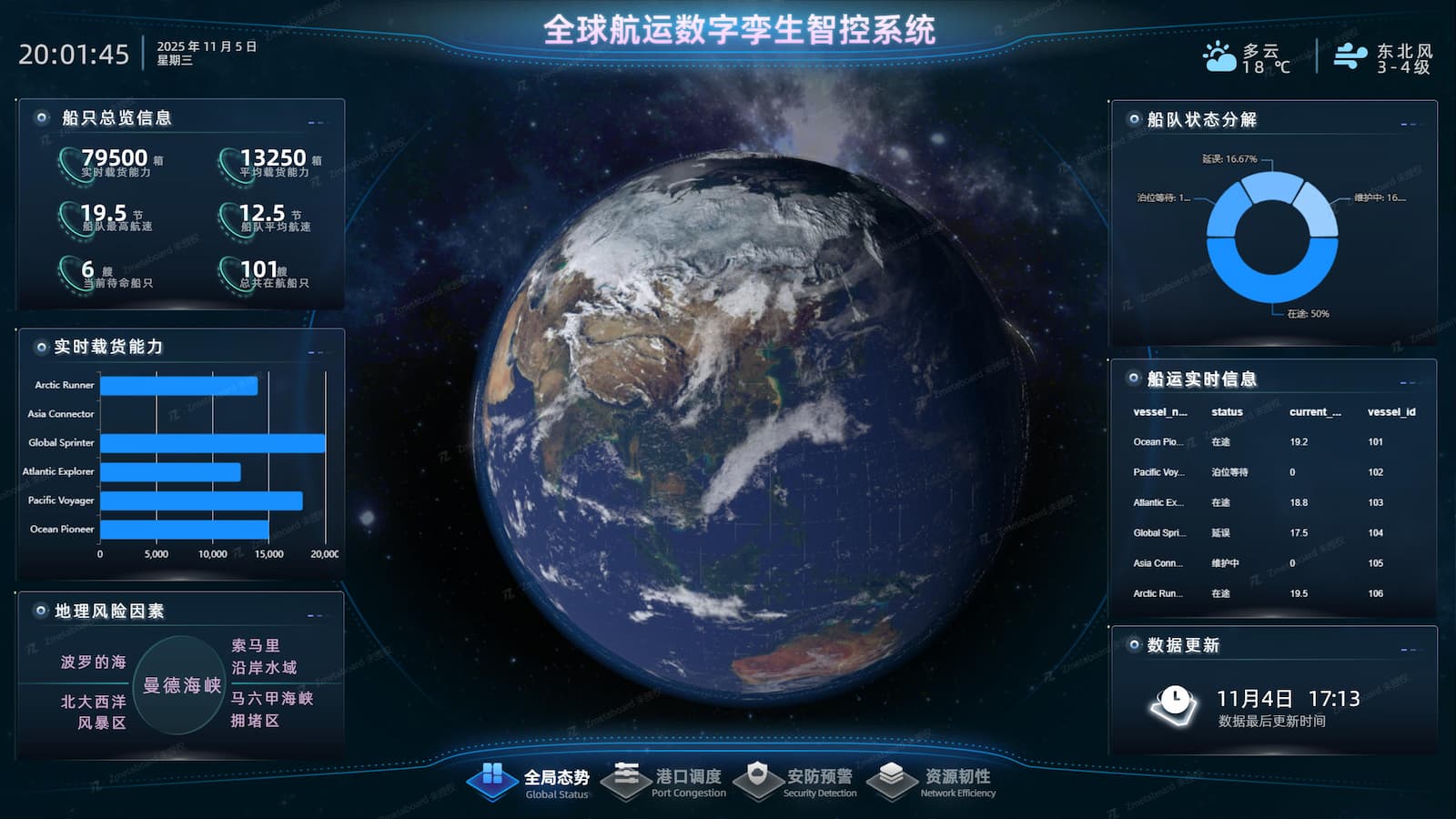Click the 安防预警 security shield icon
1456x819 pixels.
pyautogui.click(x=758, y=778)
